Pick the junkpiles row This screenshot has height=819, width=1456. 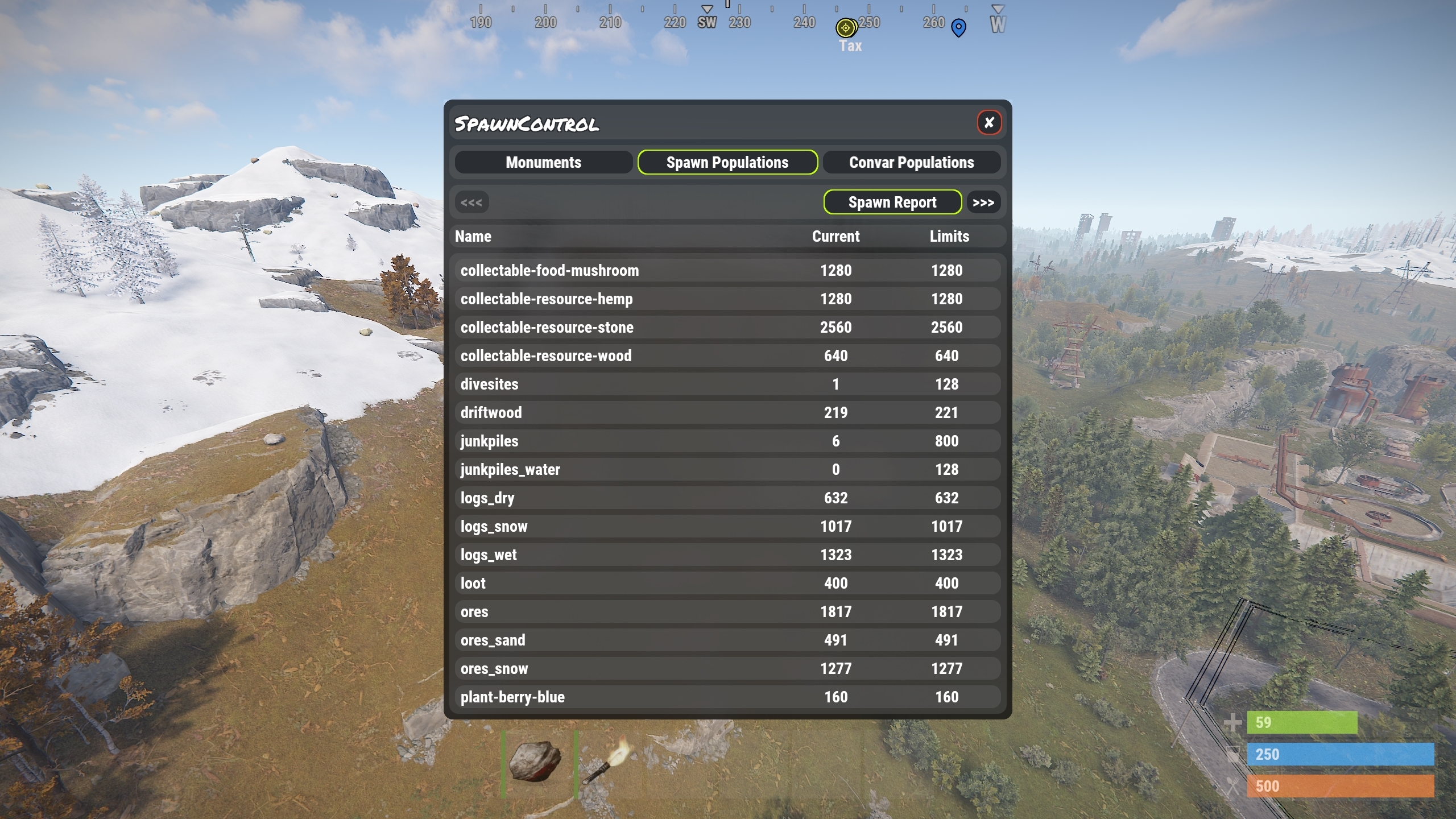(x=727, y=441)
